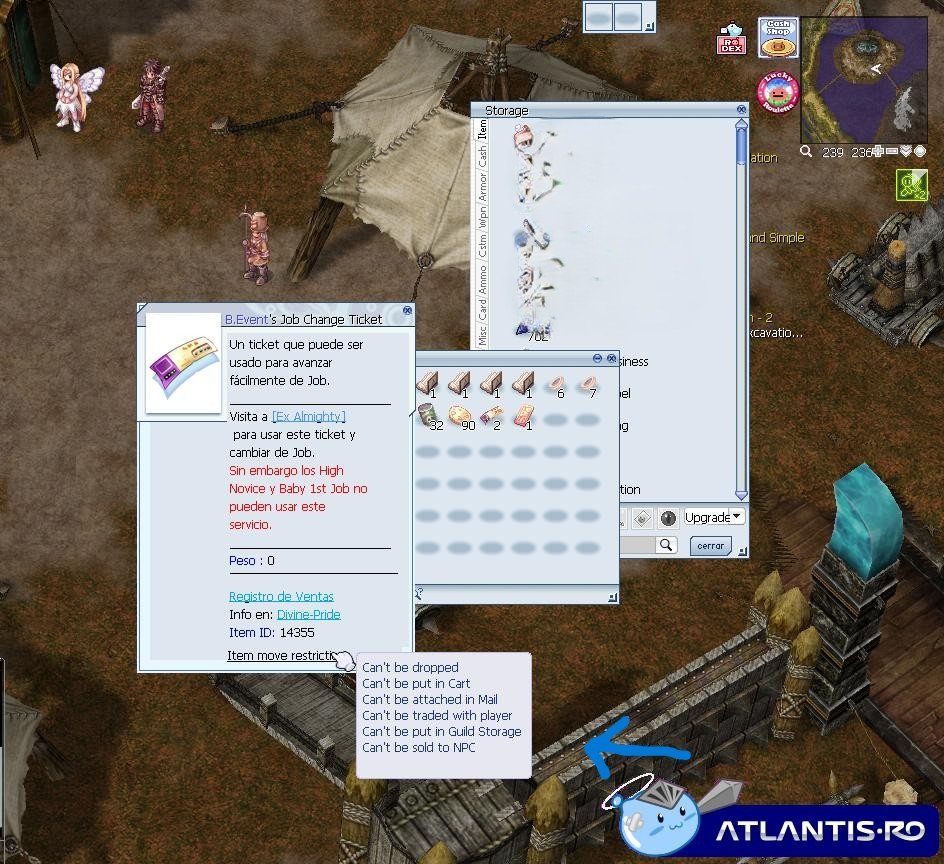
Task: Switch to the Cash storage tab
Action: tap(482, 155)
